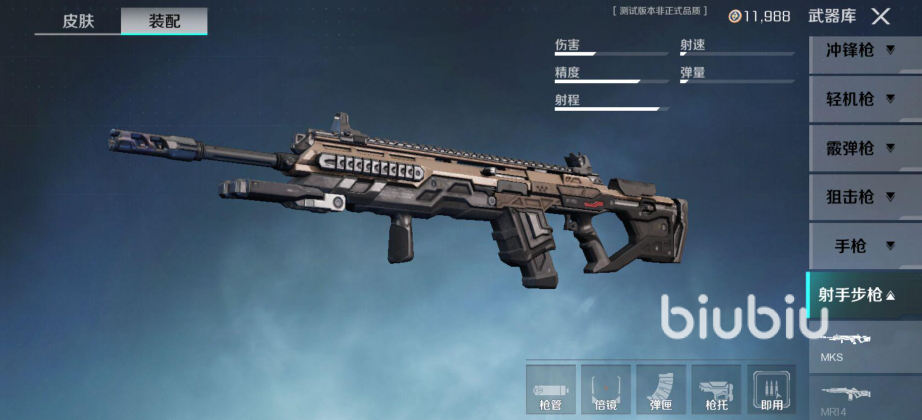Close the 武器库 armory screen

pos(880,16)
